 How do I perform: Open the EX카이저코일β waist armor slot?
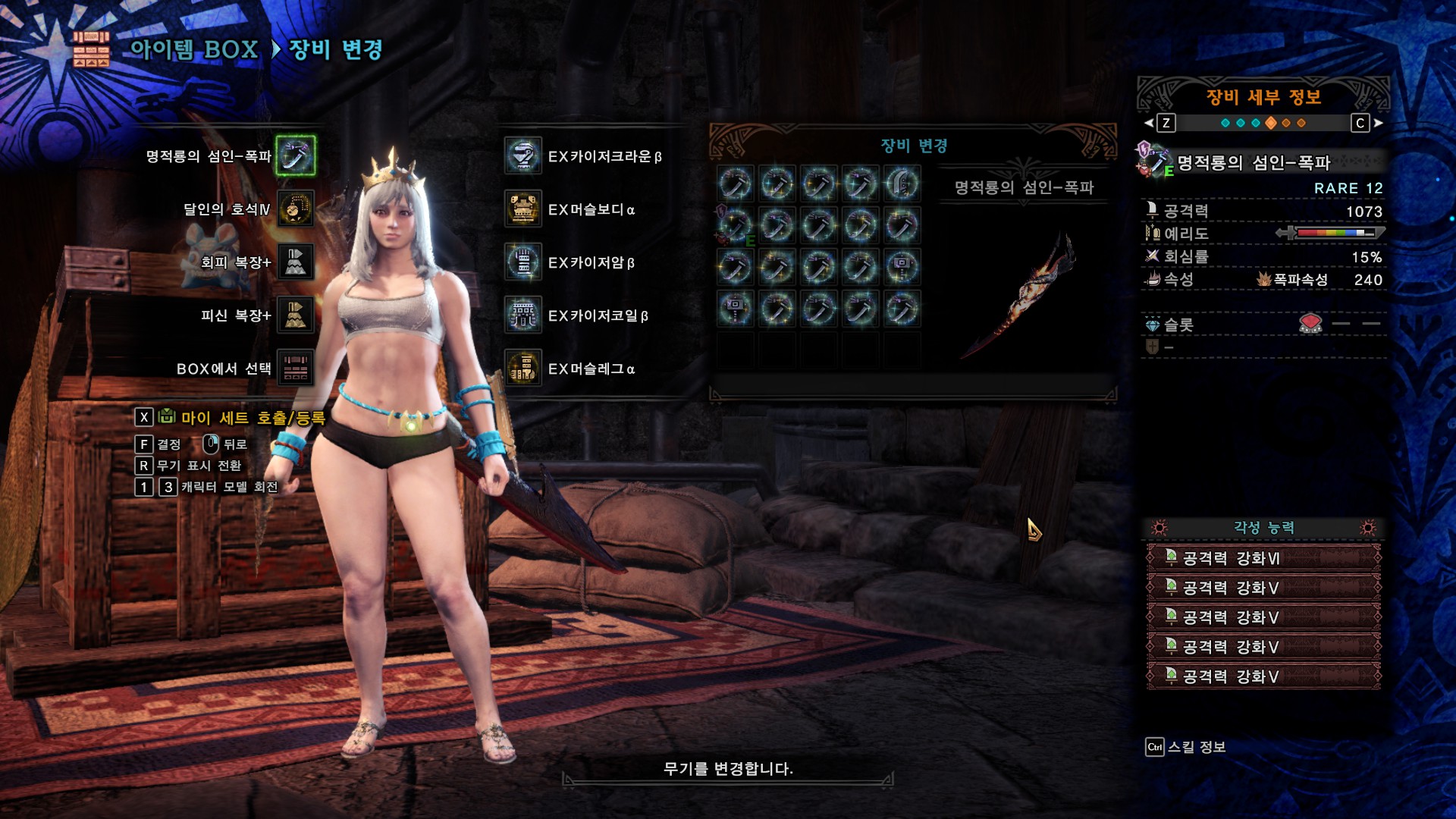point(523,315)
